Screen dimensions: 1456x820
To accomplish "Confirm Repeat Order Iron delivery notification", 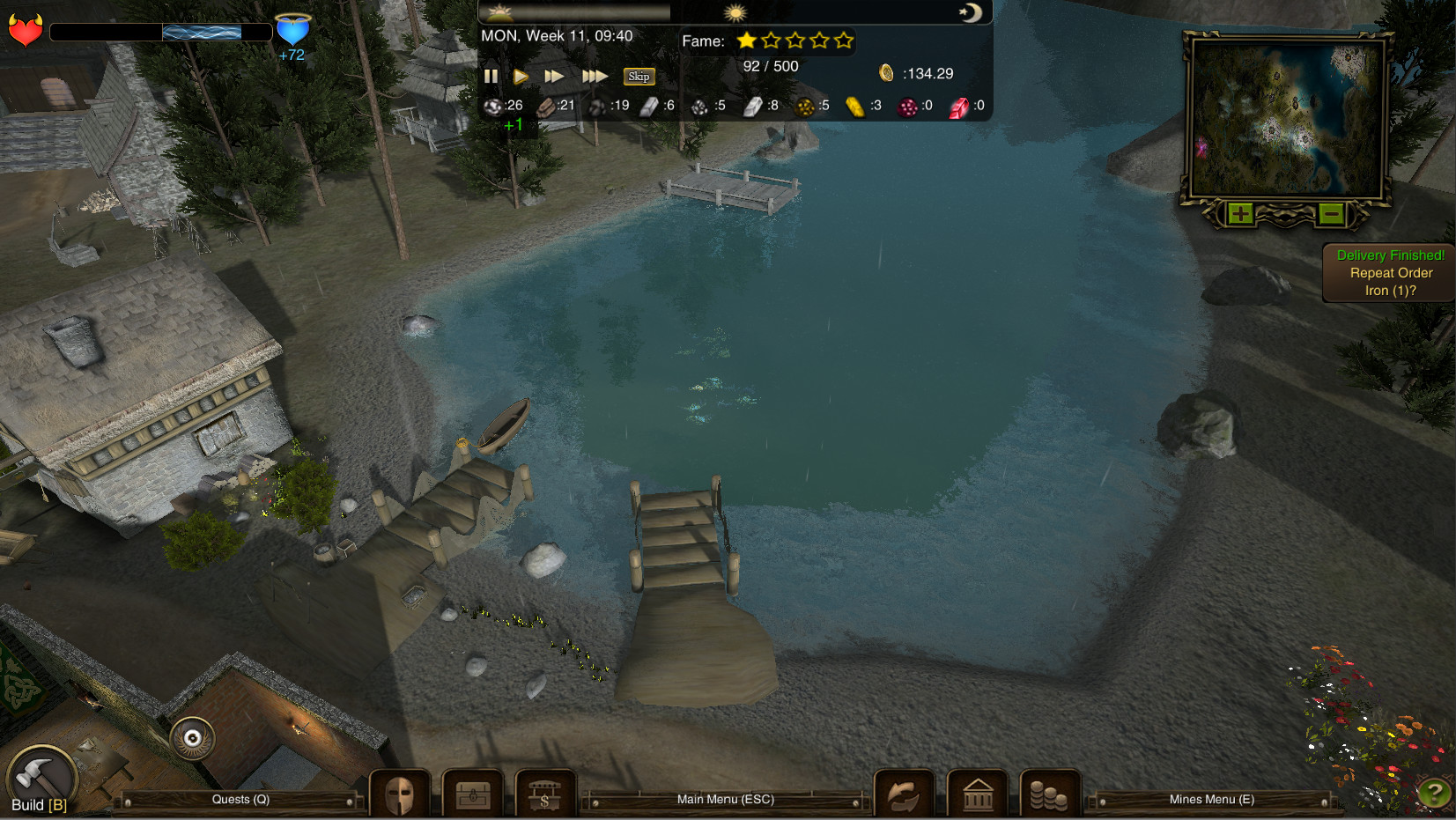I will [1388, 273].
